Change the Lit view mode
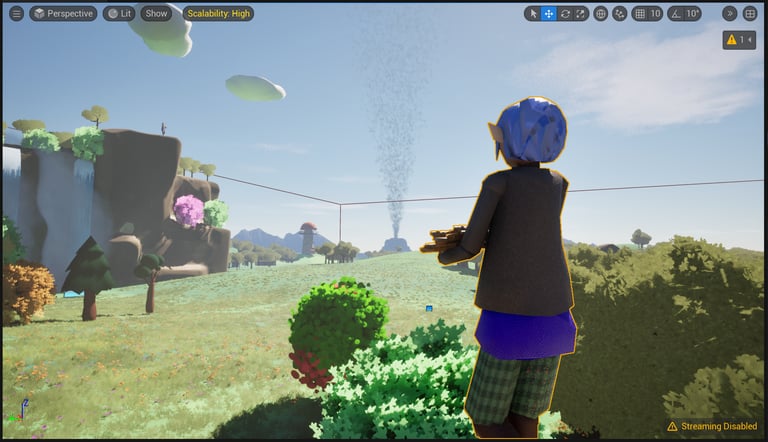 tap(119, 13)
